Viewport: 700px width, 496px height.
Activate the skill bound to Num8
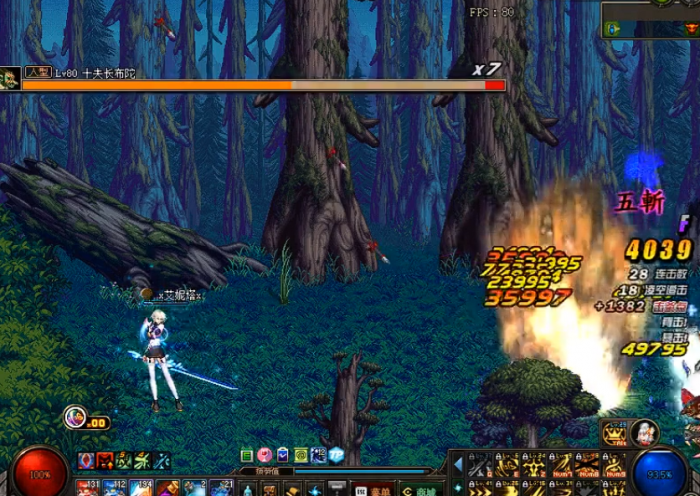[588, 466]
